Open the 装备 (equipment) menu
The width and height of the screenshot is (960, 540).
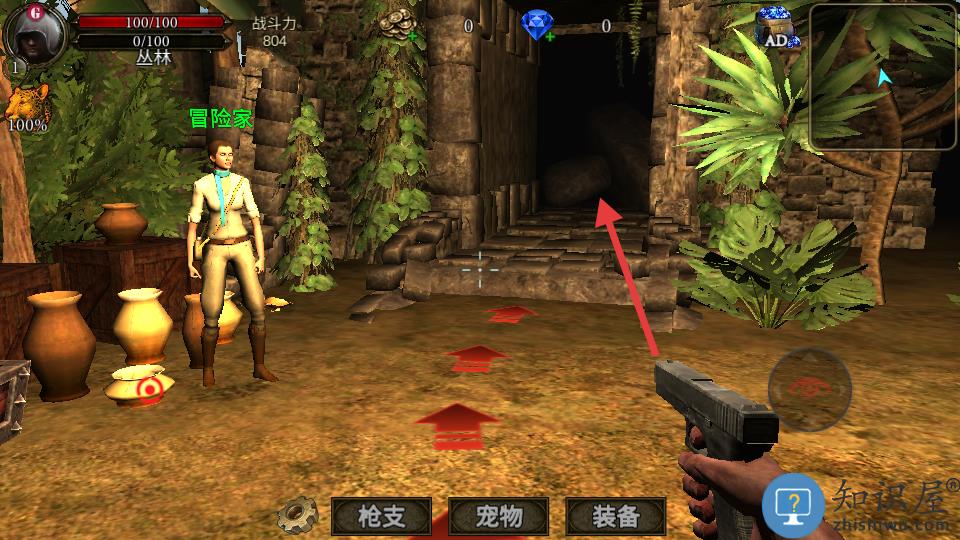click(x=615, y=516)
